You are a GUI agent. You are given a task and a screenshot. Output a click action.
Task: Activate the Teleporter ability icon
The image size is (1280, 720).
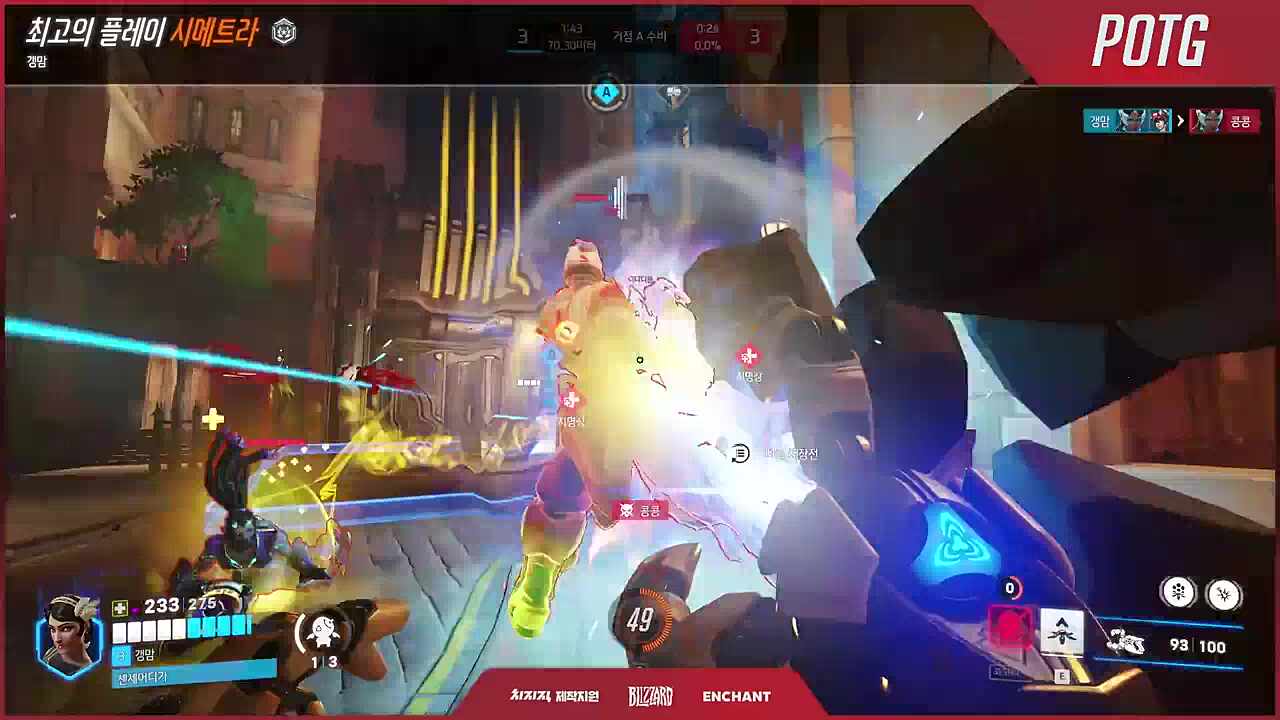point(1061,633)
